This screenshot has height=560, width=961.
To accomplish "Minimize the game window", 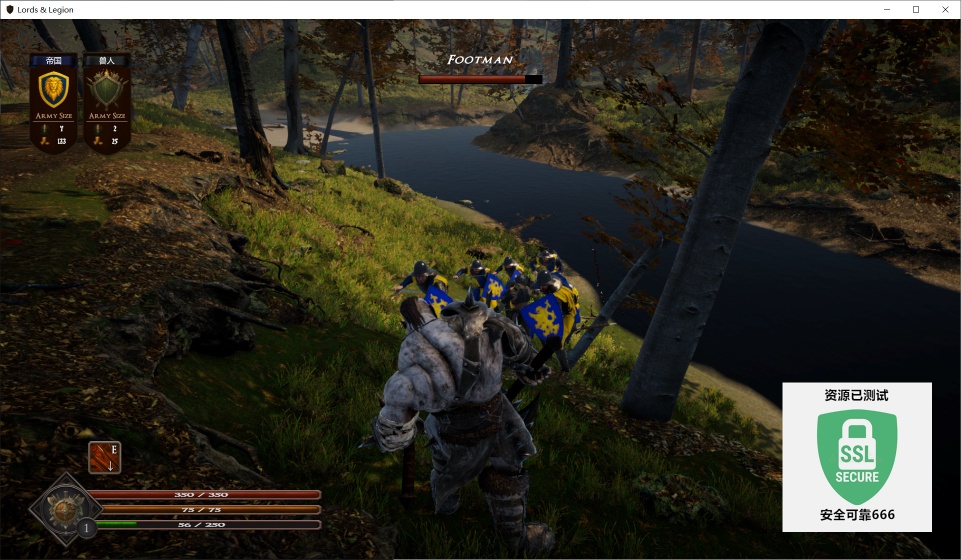I will 887,9.
